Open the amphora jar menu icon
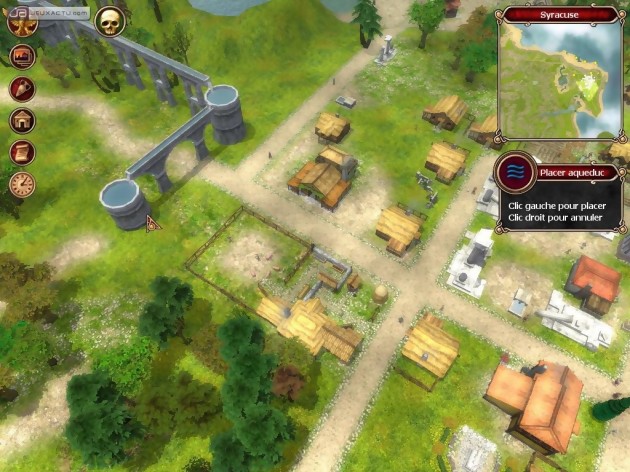The image size is (630, 472). pos(22,89)
